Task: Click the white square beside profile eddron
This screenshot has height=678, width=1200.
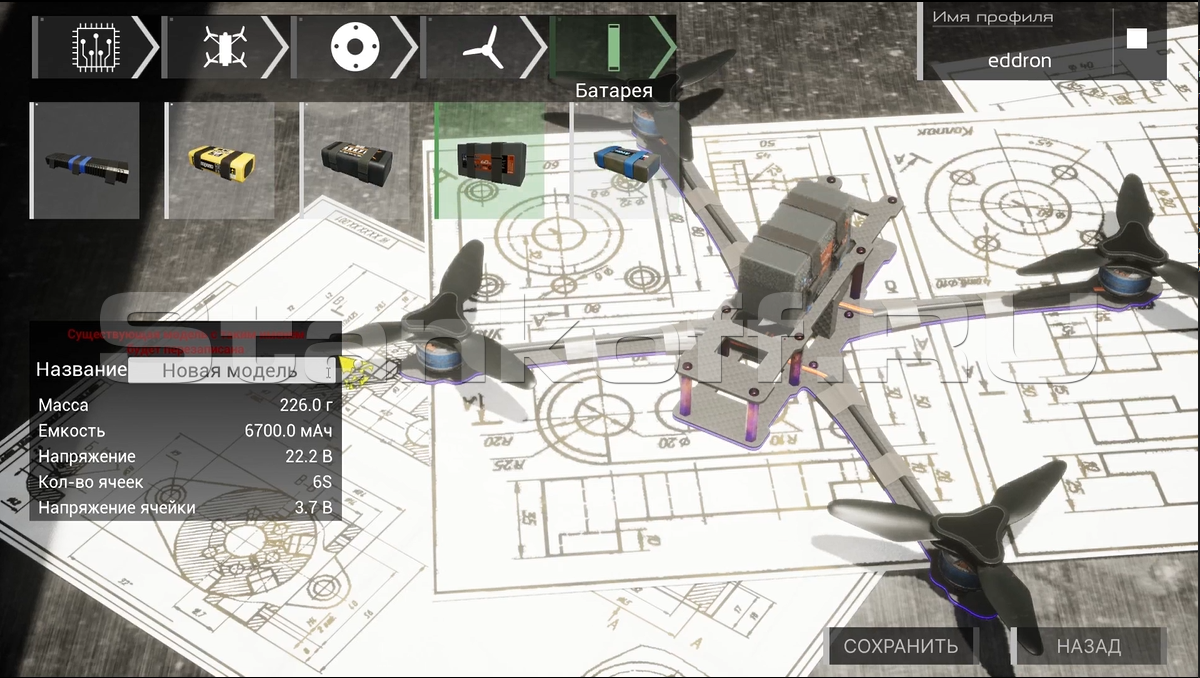Action: (1137, 39)
